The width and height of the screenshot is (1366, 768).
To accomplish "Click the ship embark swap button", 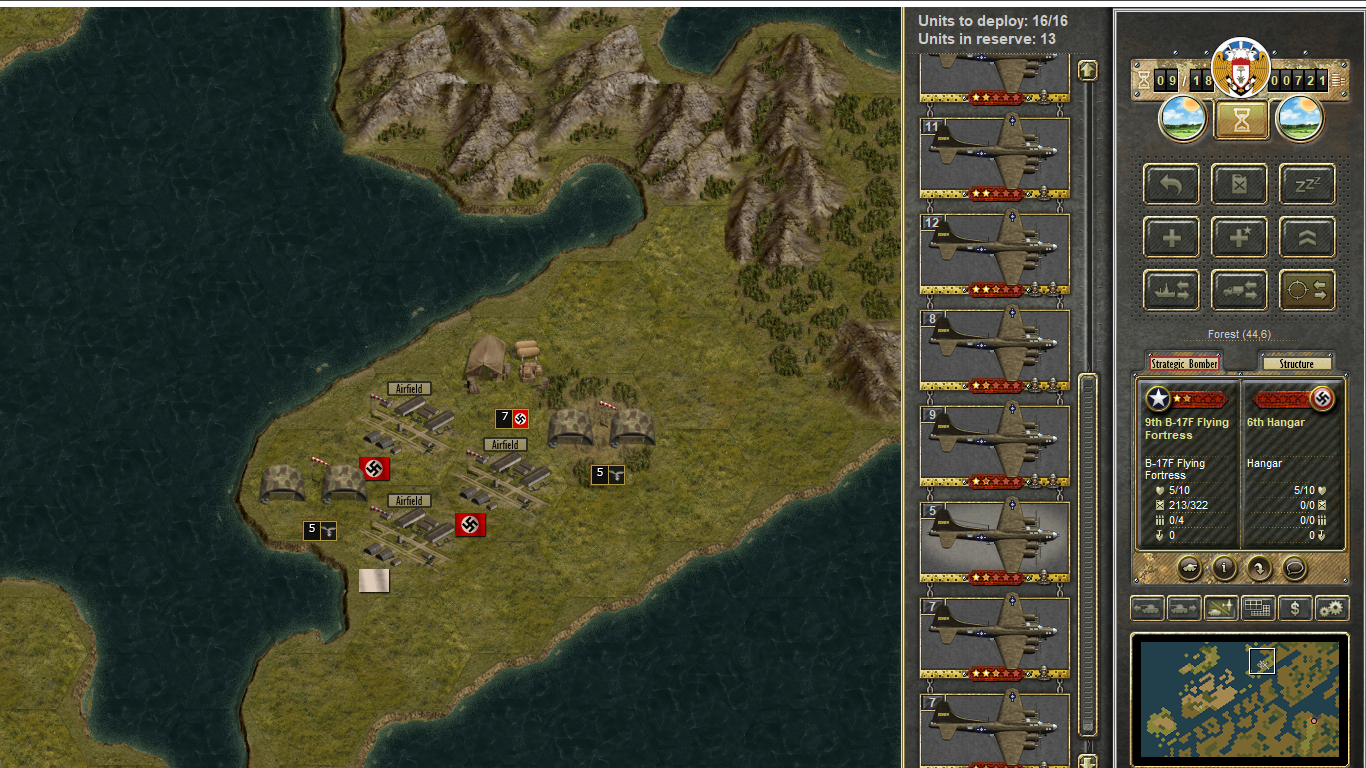I will 1171,290.
